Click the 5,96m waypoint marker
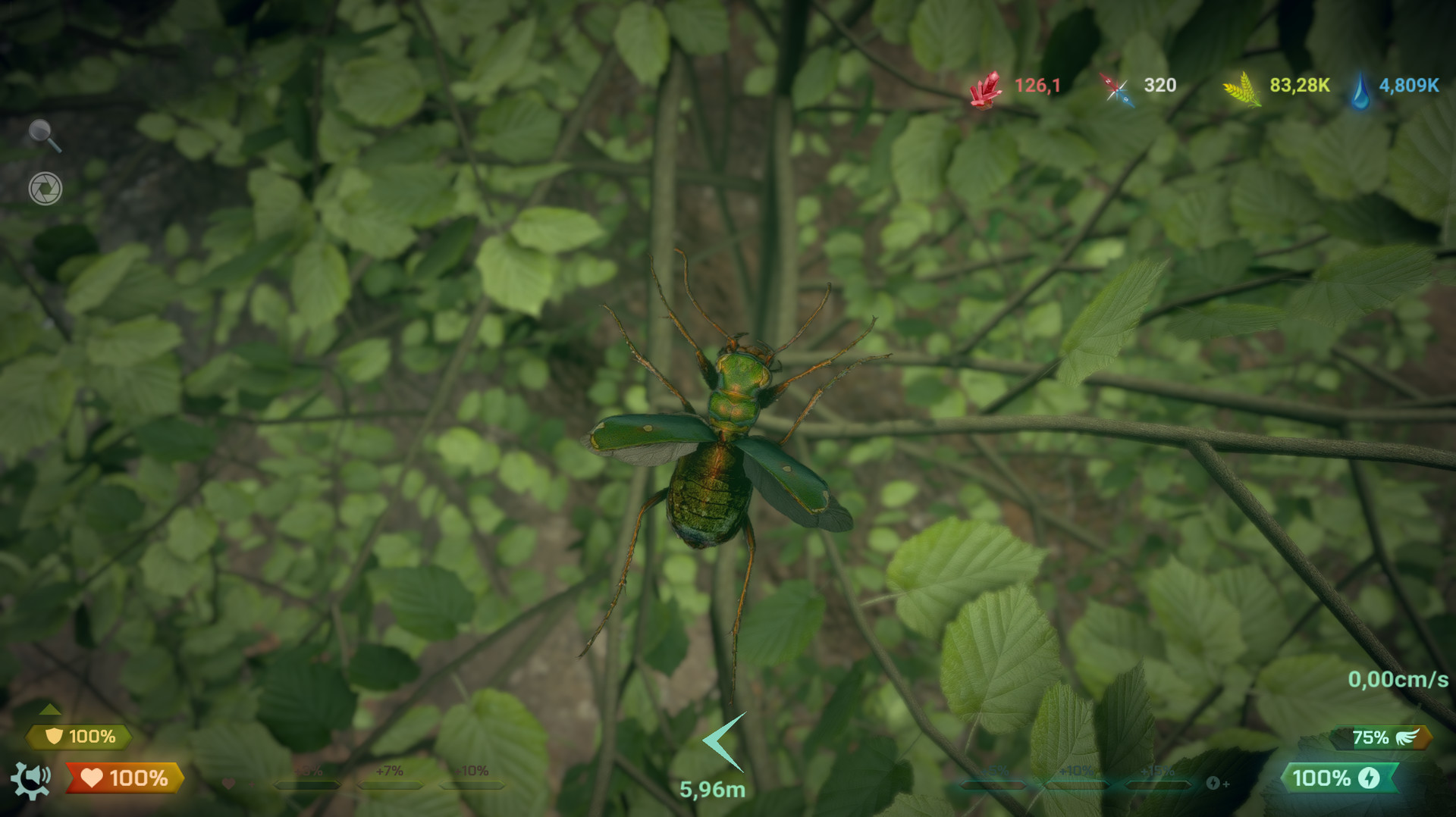This screenshot has width=1456, height=817. point(719,741)
